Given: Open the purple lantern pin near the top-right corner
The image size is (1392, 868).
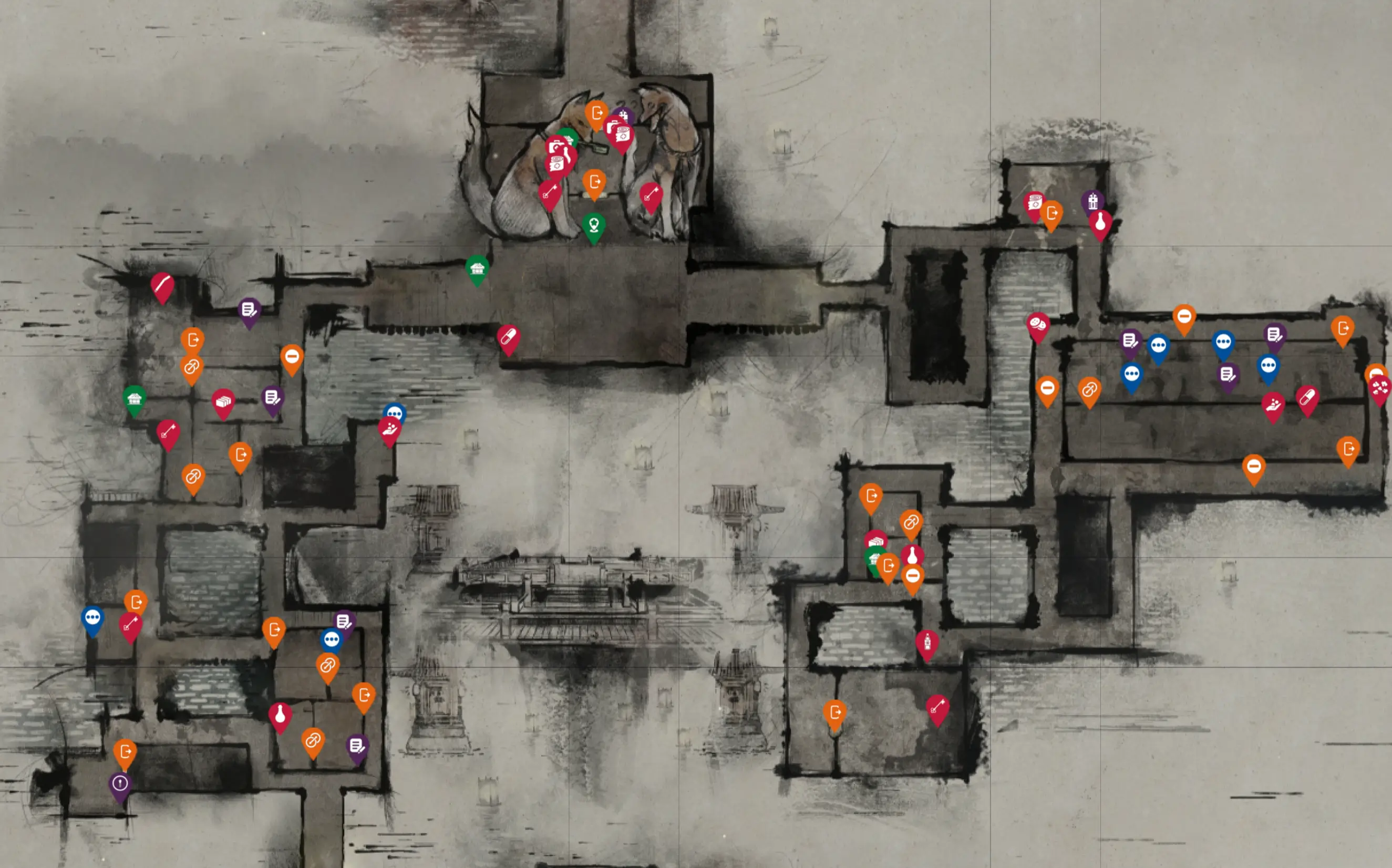Looking at the screenshot, I should (1093, 201).
